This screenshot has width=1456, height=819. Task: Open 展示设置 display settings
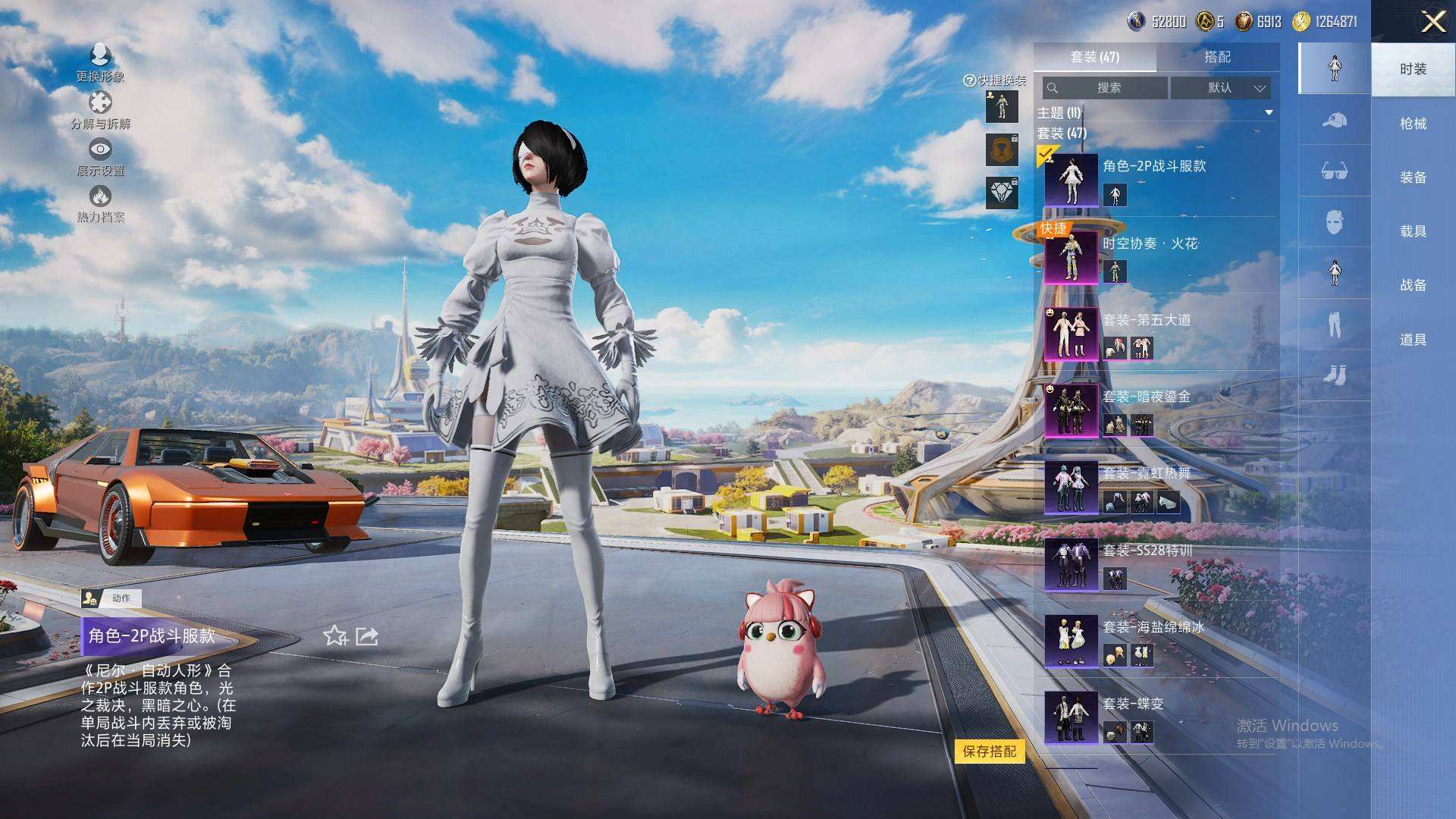point(100,158)
